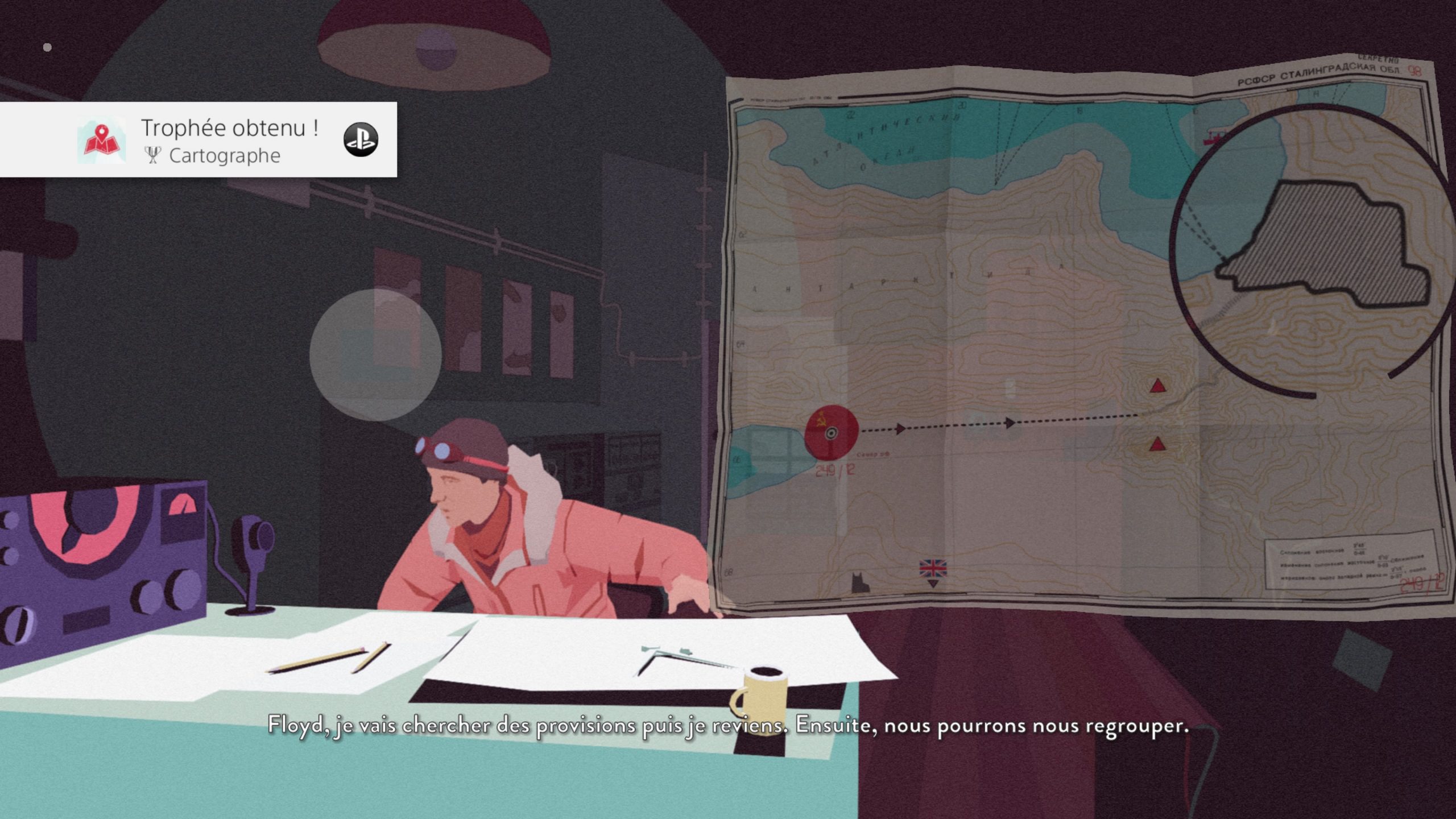
Task: Open the Cartographe trophy notification
Action: (x=227, y=140)
